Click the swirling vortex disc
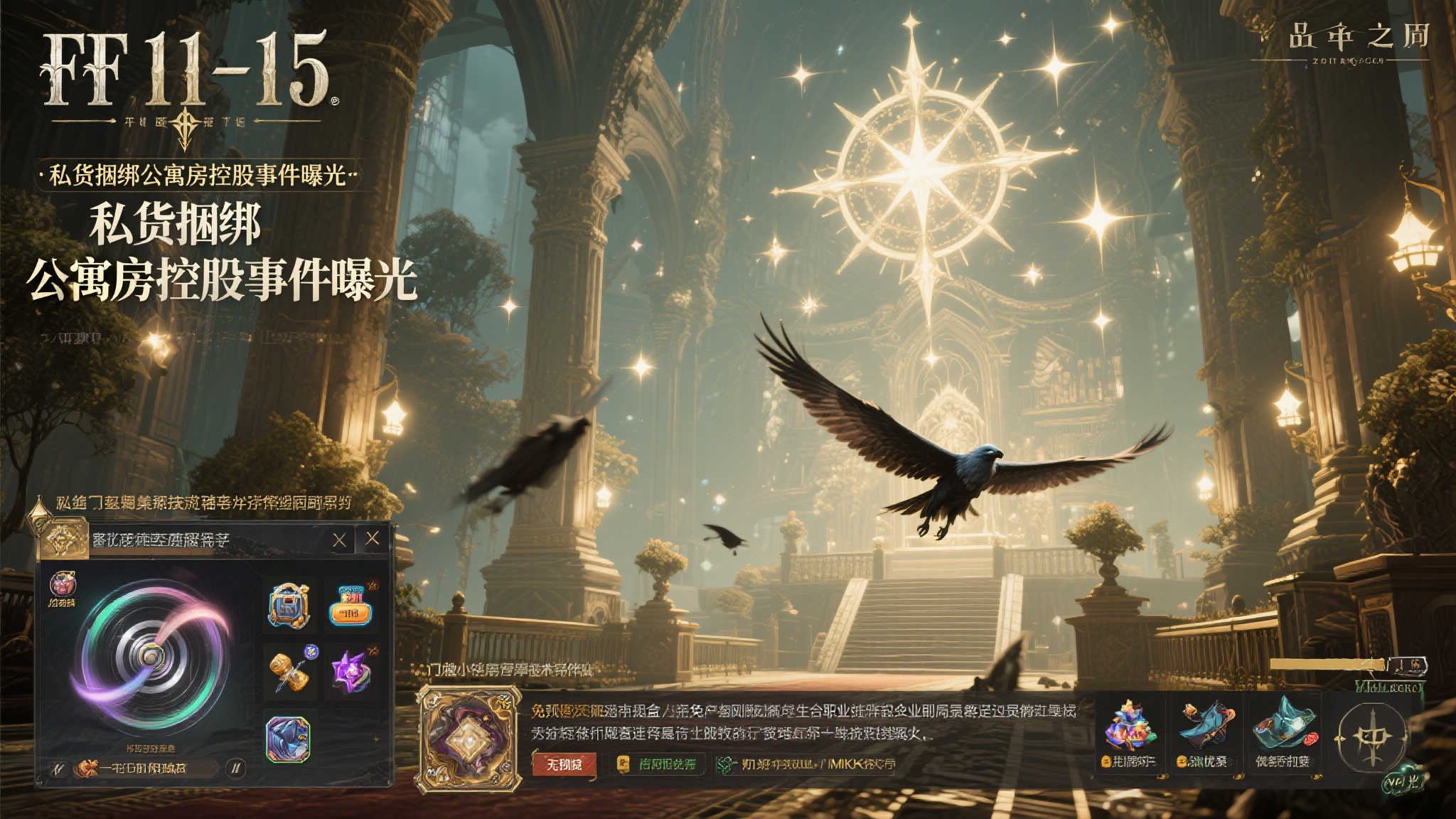The height and width of the screenshot is (819, 1456). 151,654
